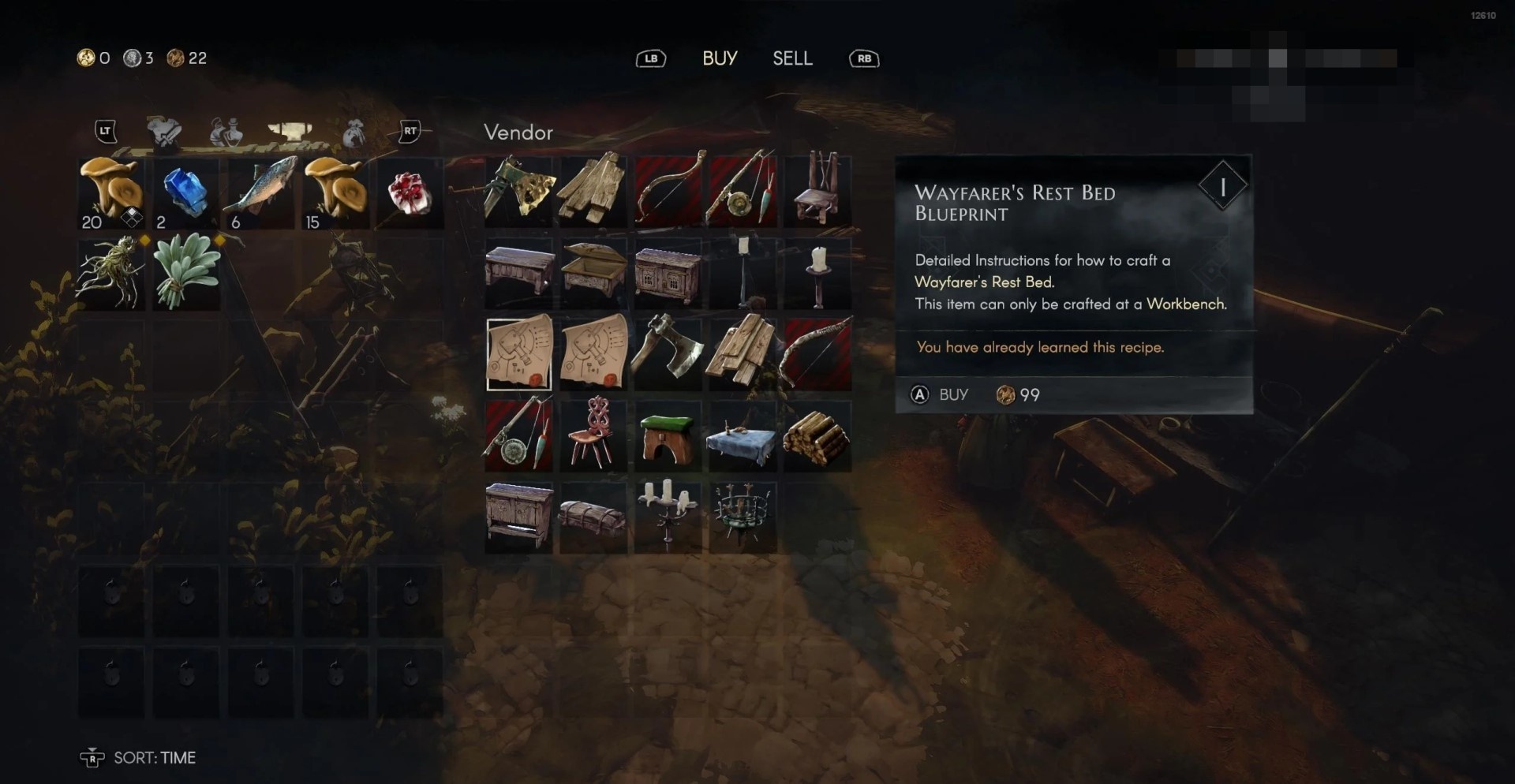1515x784 pixels.
Task: Switch to the sack bag category
Action: (353, 133)
